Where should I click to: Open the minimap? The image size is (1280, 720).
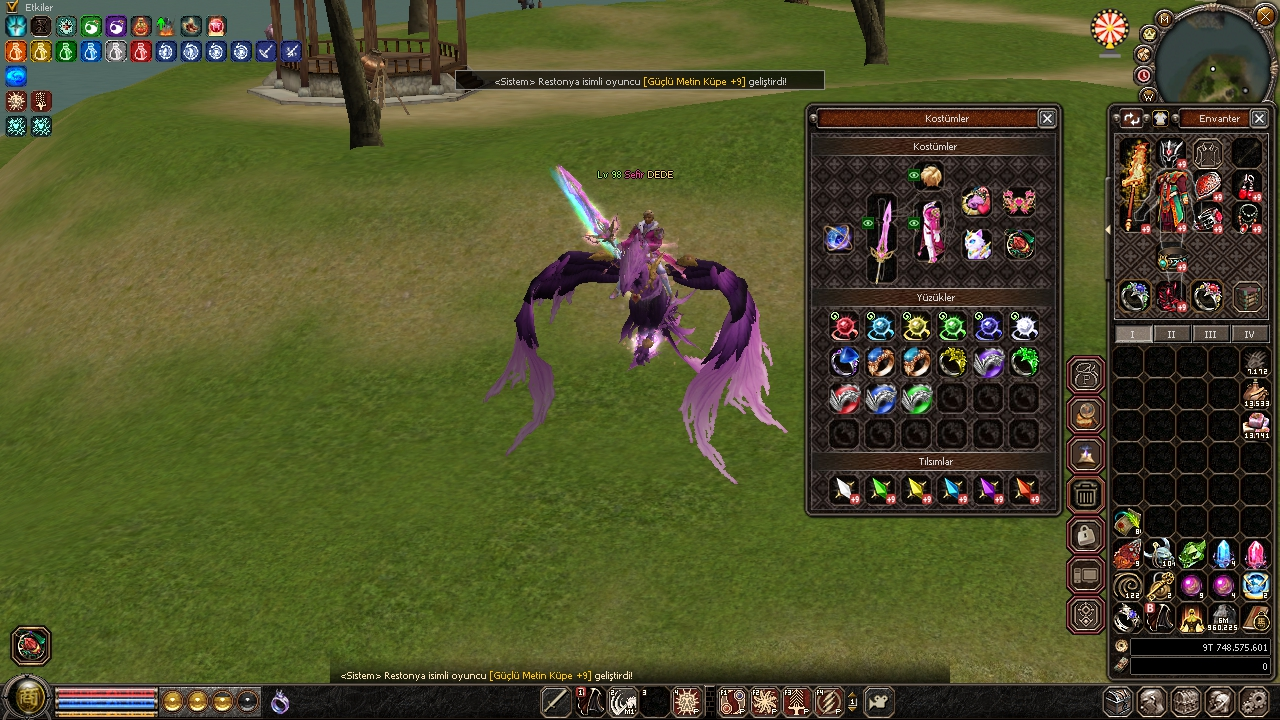(1212, 58)
